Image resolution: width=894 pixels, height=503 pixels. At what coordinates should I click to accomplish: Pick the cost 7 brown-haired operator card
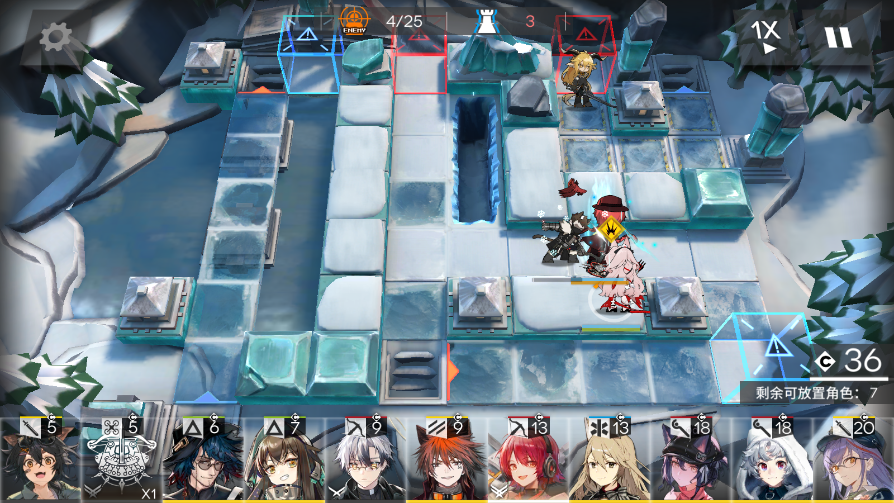(x=277, y=460)
